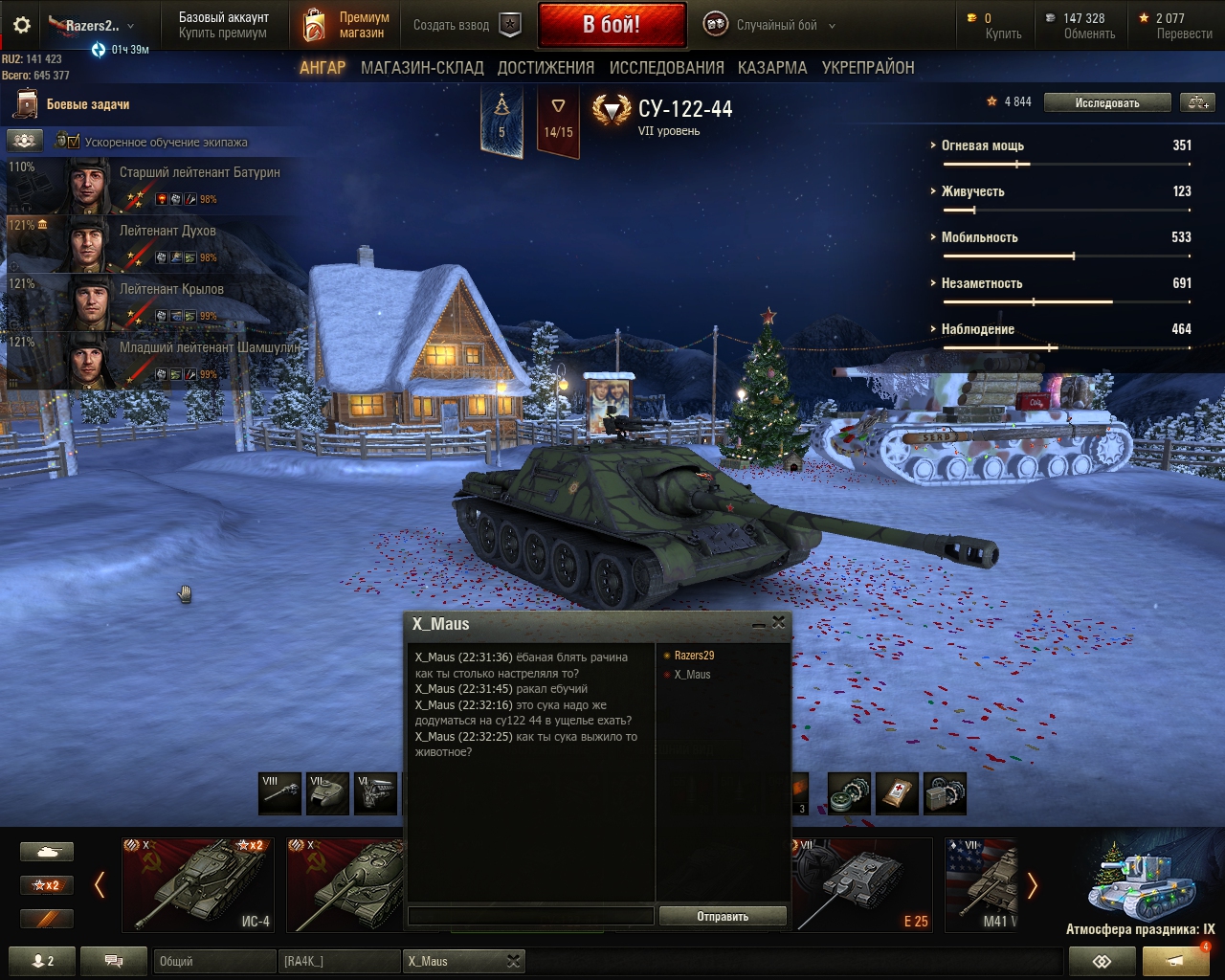Click the Исследовать research button
Viewport: 1225px width, 980px height.
click(1106, 103)
